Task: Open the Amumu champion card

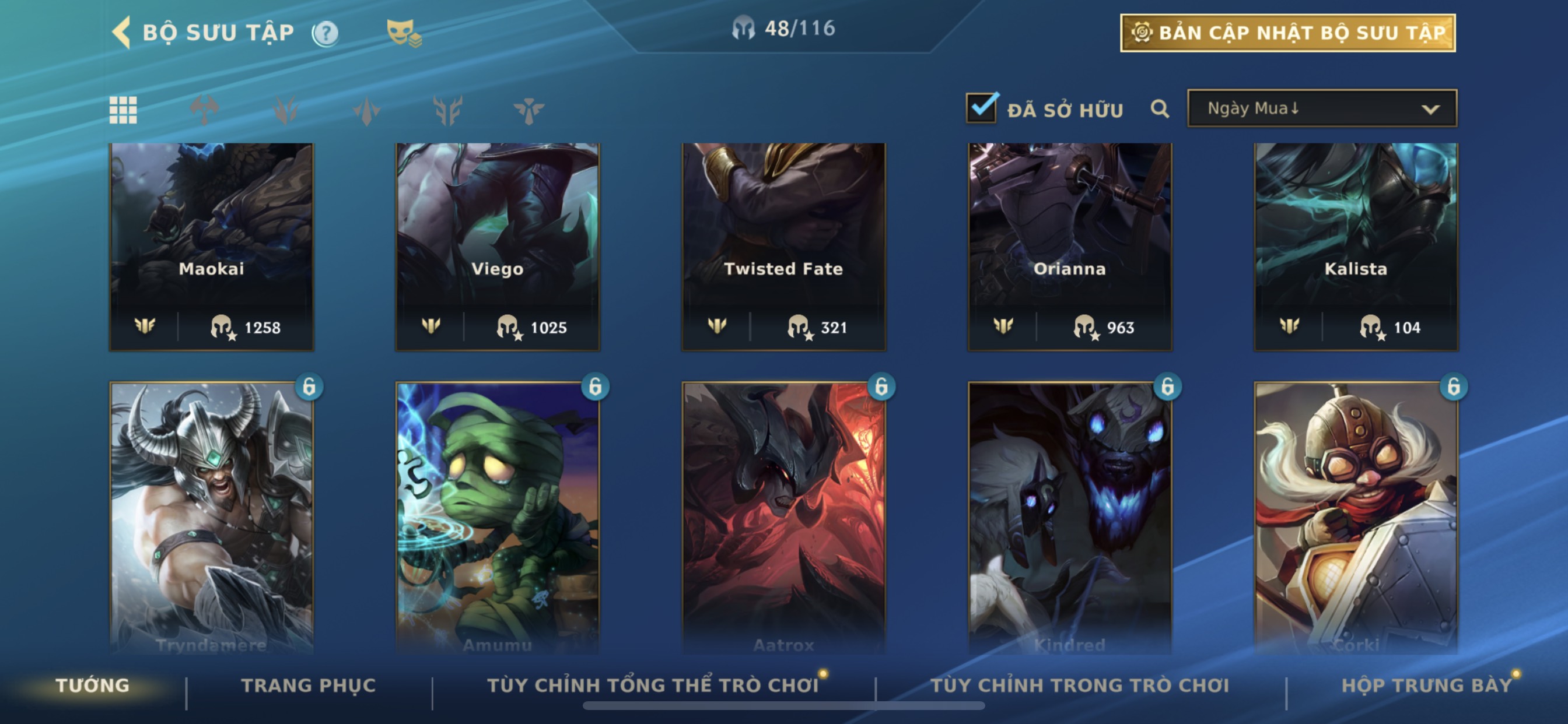Action: (x=498, y=517)
